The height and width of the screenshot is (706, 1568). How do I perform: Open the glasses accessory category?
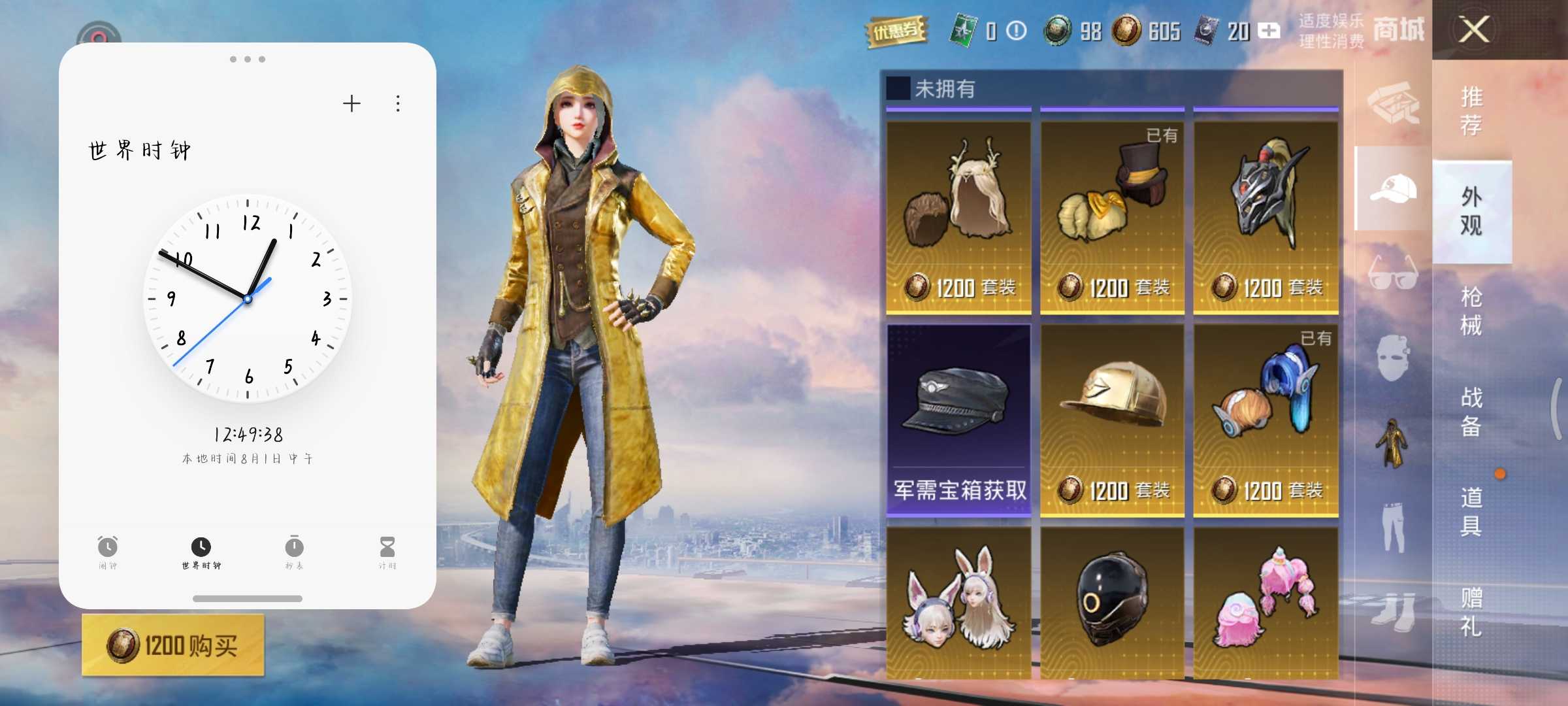coord(1393,273)
